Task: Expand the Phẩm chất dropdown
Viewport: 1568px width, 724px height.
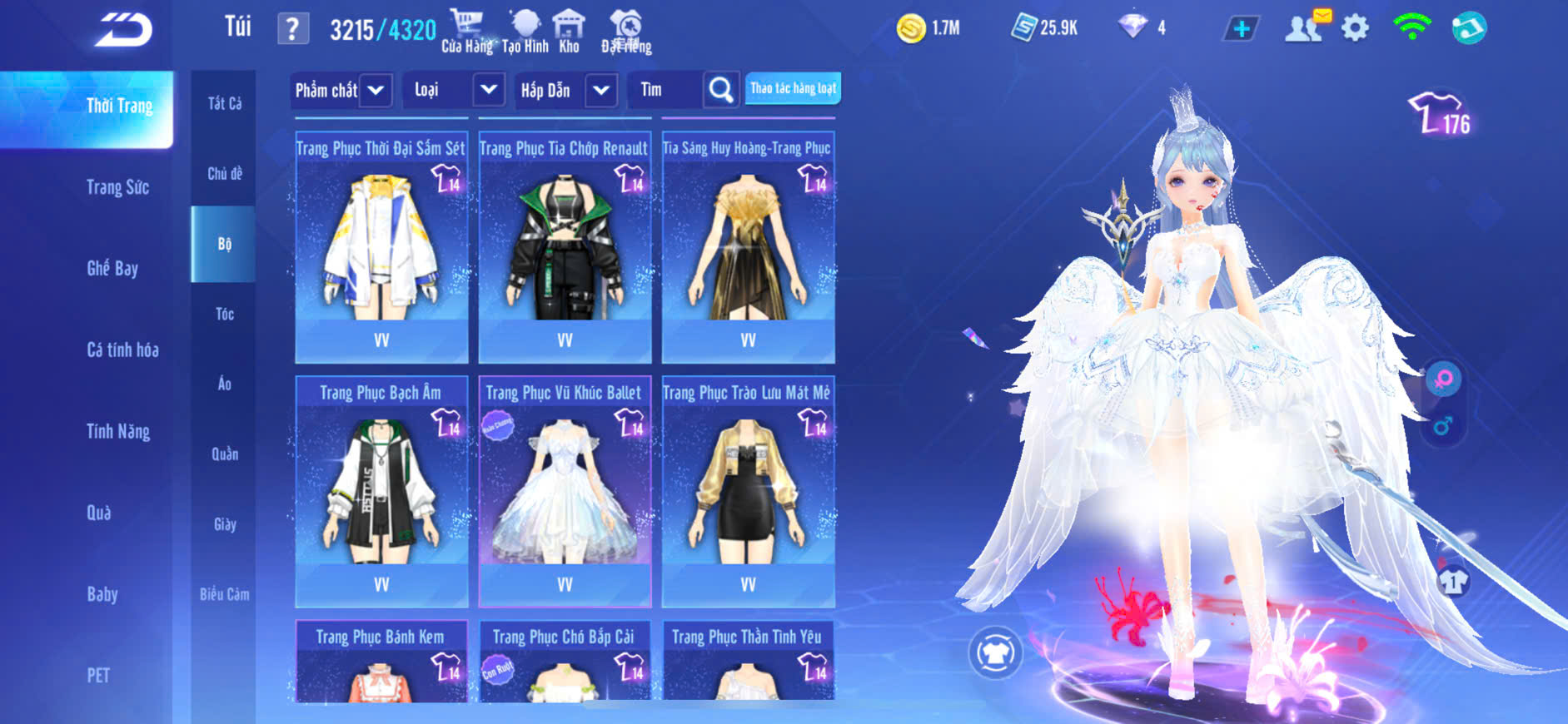Action: [x=341, y=90]
